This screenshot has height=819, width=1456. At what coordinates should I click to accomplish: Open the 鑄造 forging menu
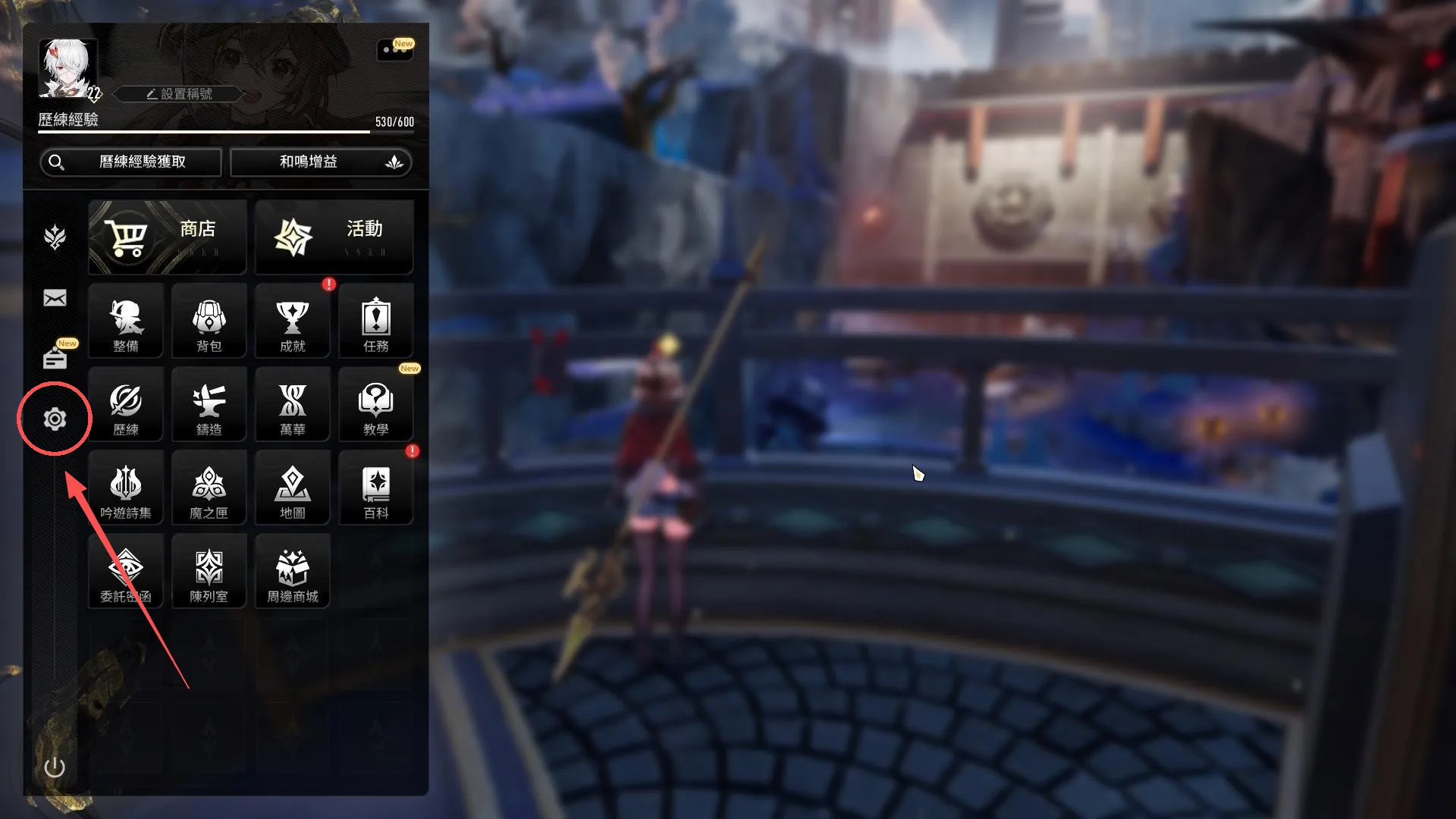209,405
